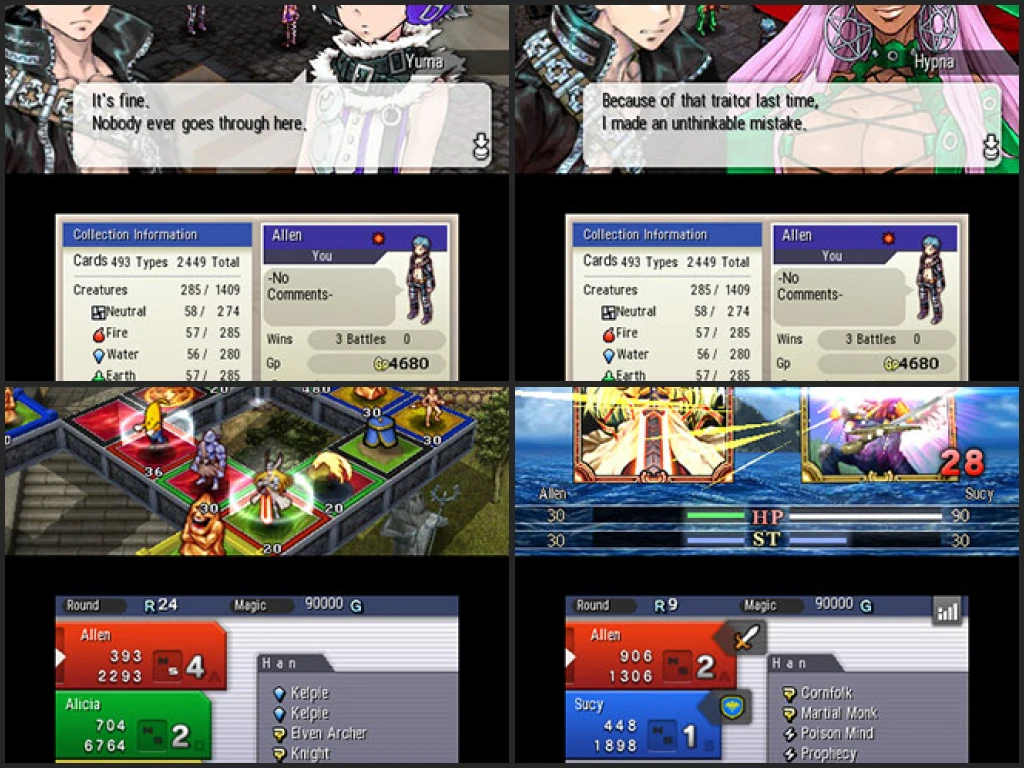Pick the Martial Monk card
The height and width of the screenshot is (768, 1024).
click(x=838, y=713)
